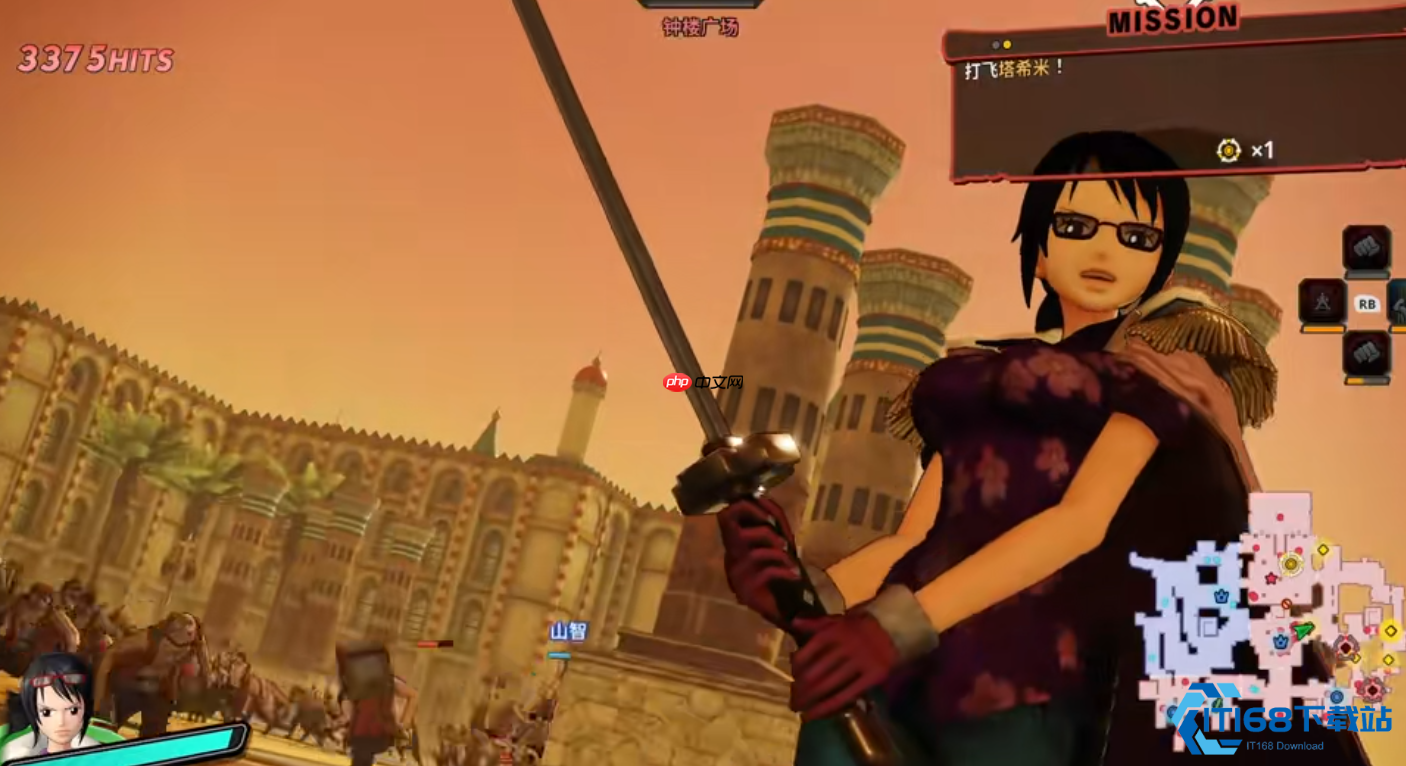Viewport: 1406px width, 766px height.
Task: Select the red star marker on the minimap
Action: (x=1271, y=578)
